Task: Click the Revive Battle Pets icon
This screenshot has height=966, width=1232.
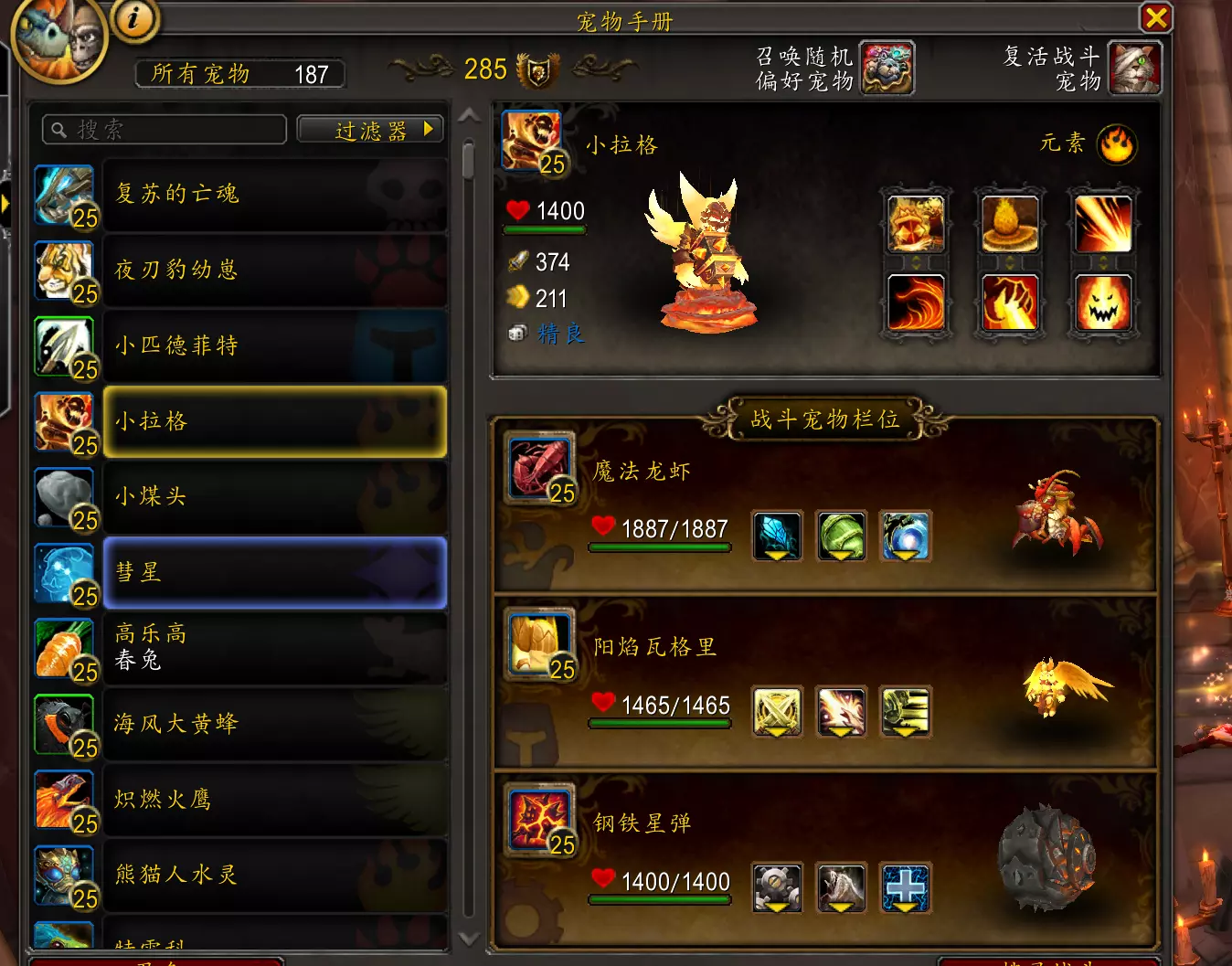Action: pyautogui.click(x=1134, y=68)
